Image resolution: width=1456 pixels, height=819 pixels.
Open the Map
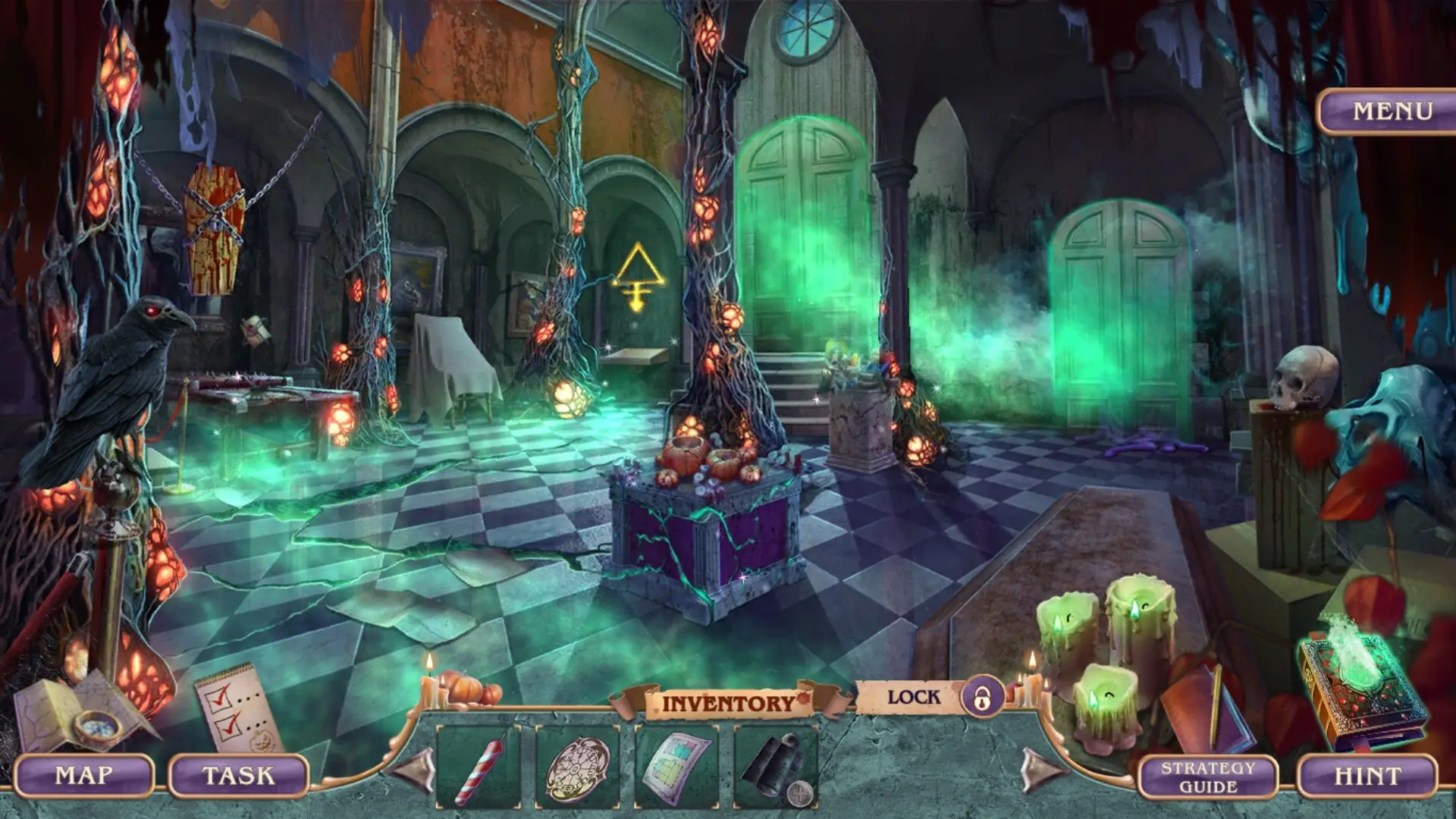(84, 776)
